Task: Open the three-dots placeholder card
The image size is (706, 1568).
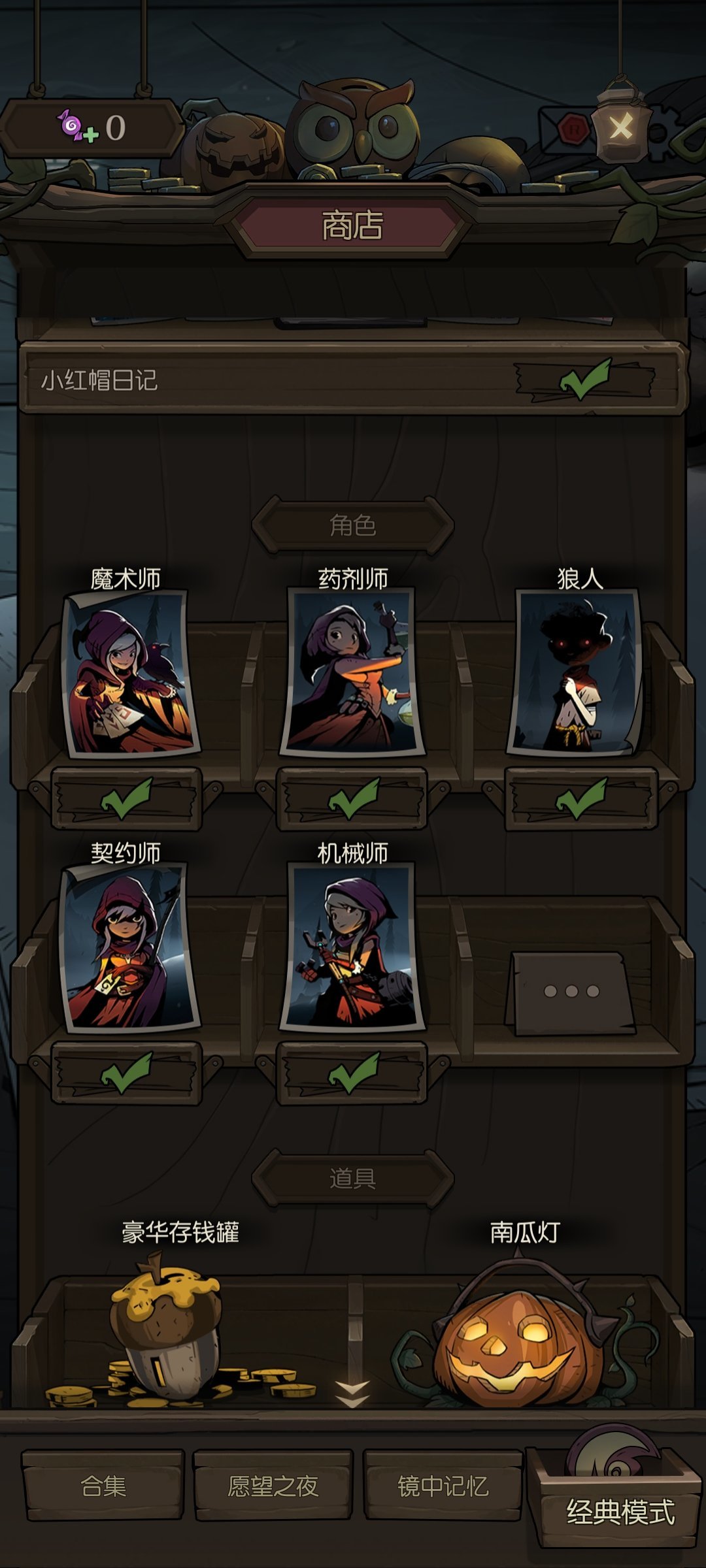Action: point(571,991)
